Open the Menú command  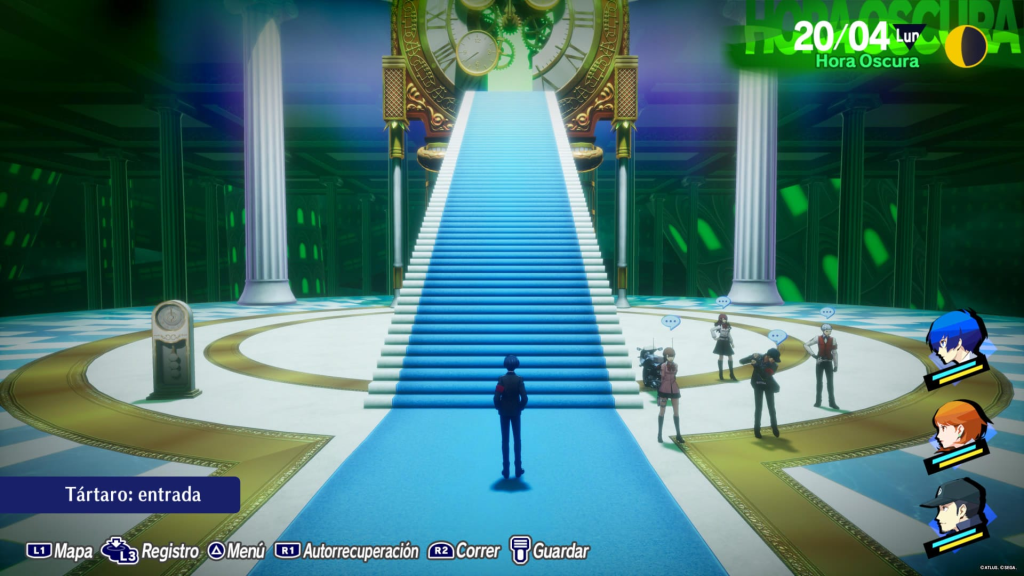point(237,551)
